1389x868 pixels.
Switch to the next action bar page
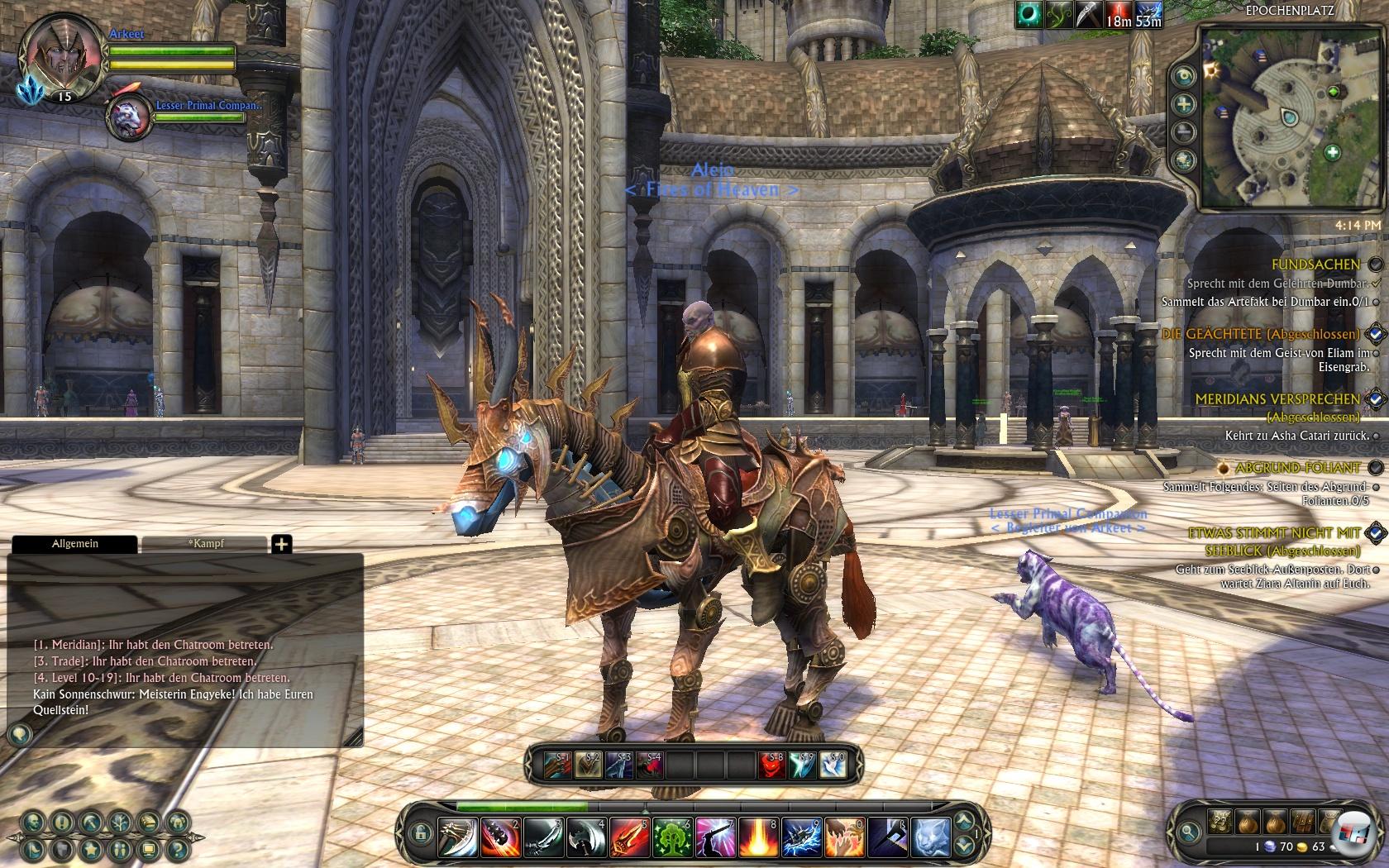pyautogui.click(x=964, y=823)
